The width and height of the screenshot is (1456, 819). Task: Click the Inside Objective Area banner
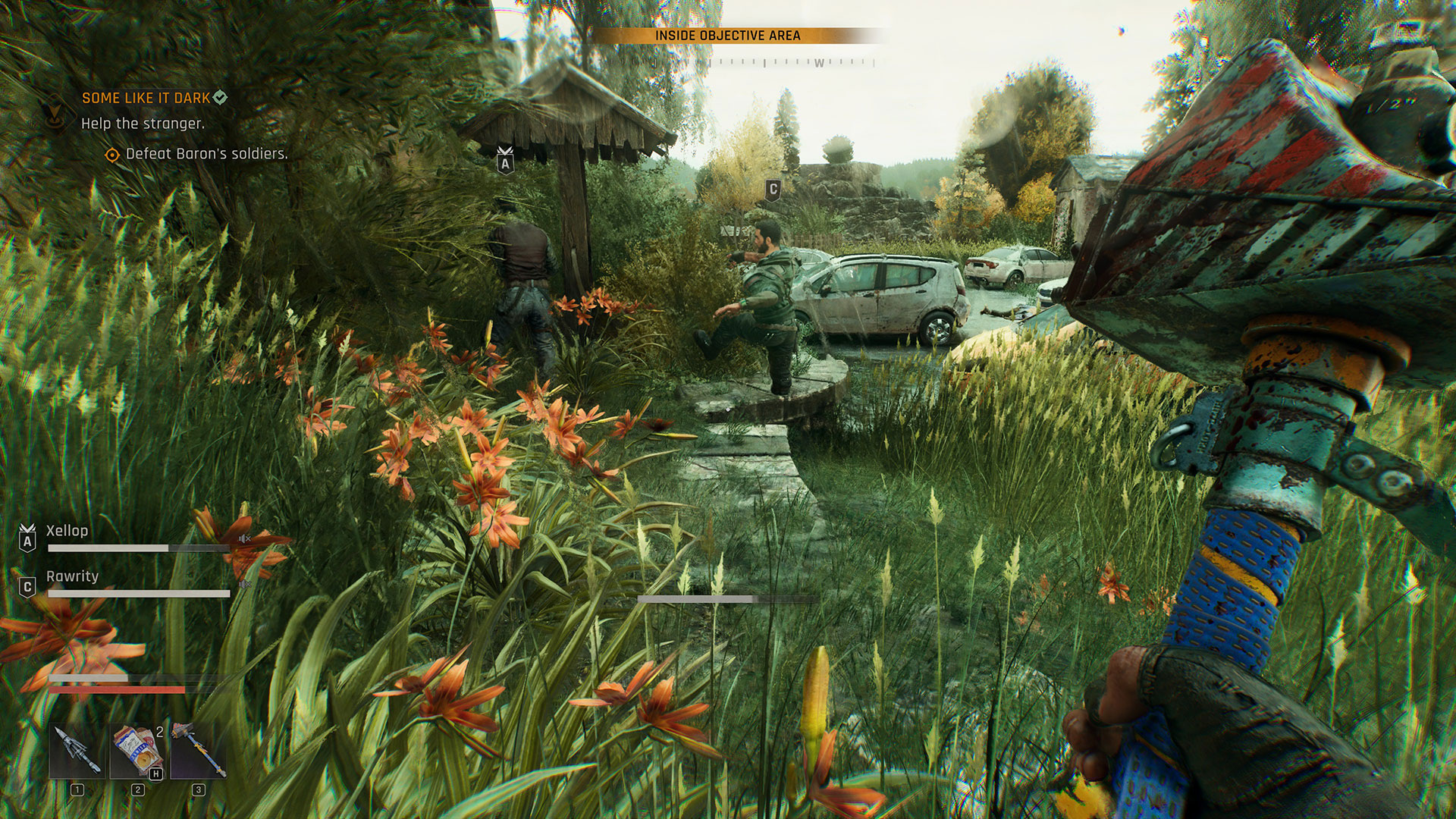(x=728, y=36)
